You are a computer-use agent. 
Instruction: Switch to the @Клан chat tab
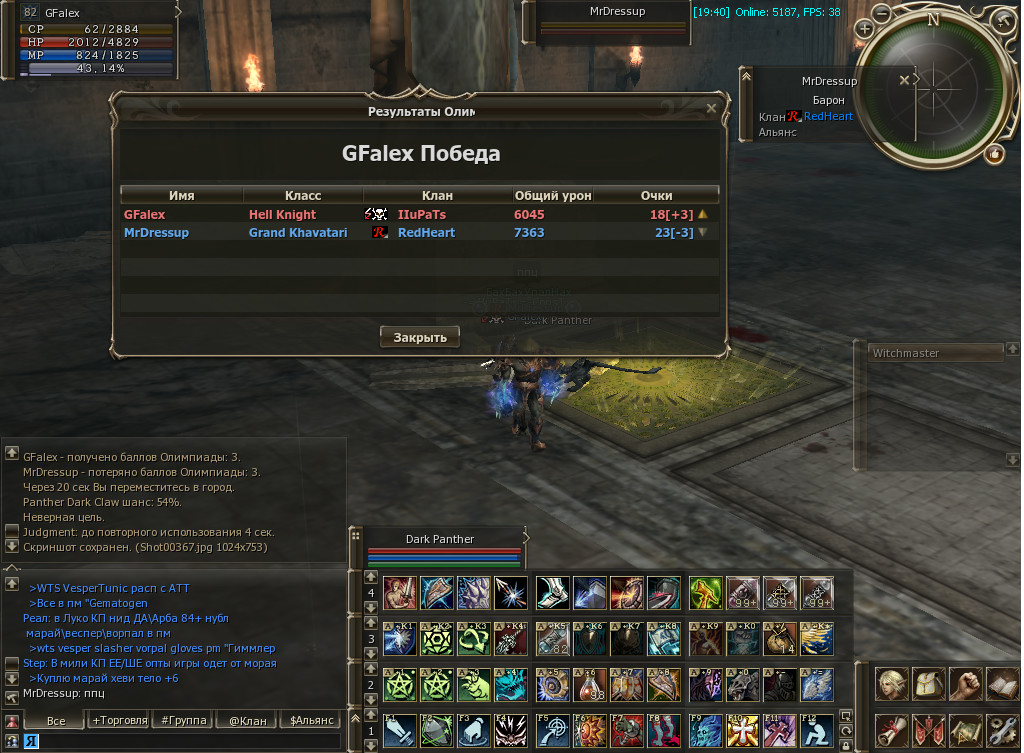tap(247, 720)
